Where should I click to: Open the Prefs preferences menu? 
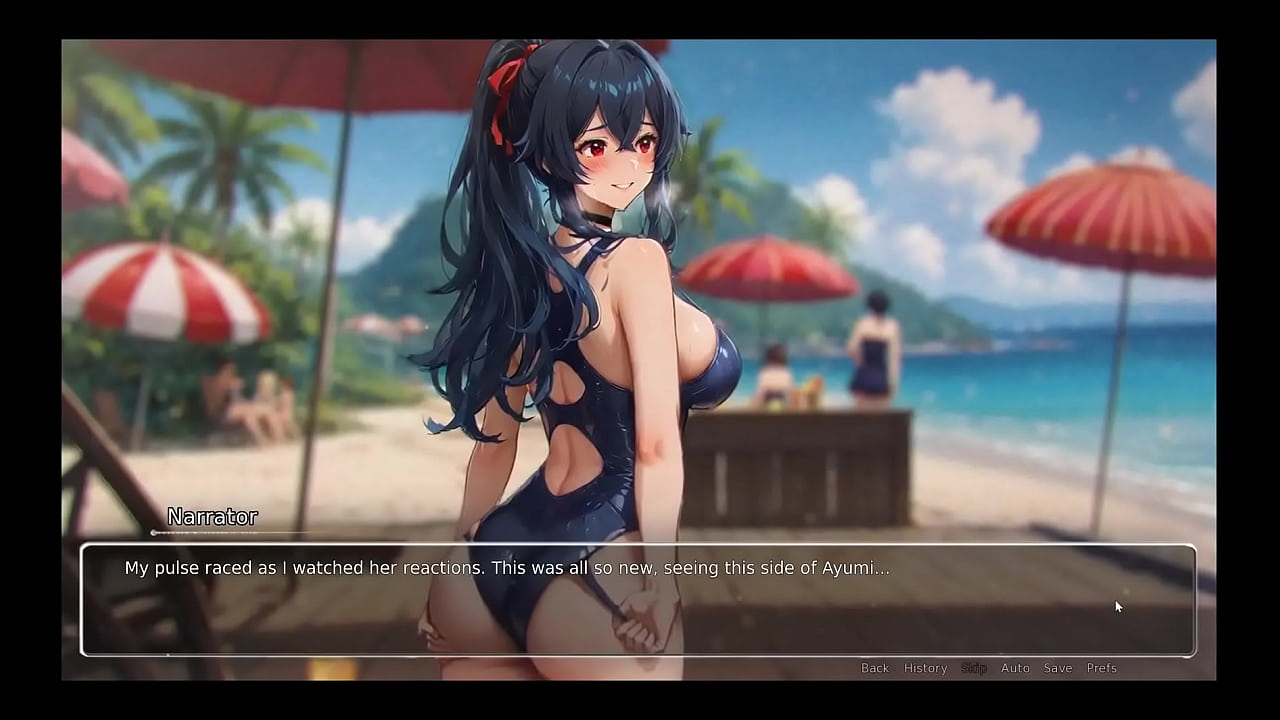[x=1102, y=668]
